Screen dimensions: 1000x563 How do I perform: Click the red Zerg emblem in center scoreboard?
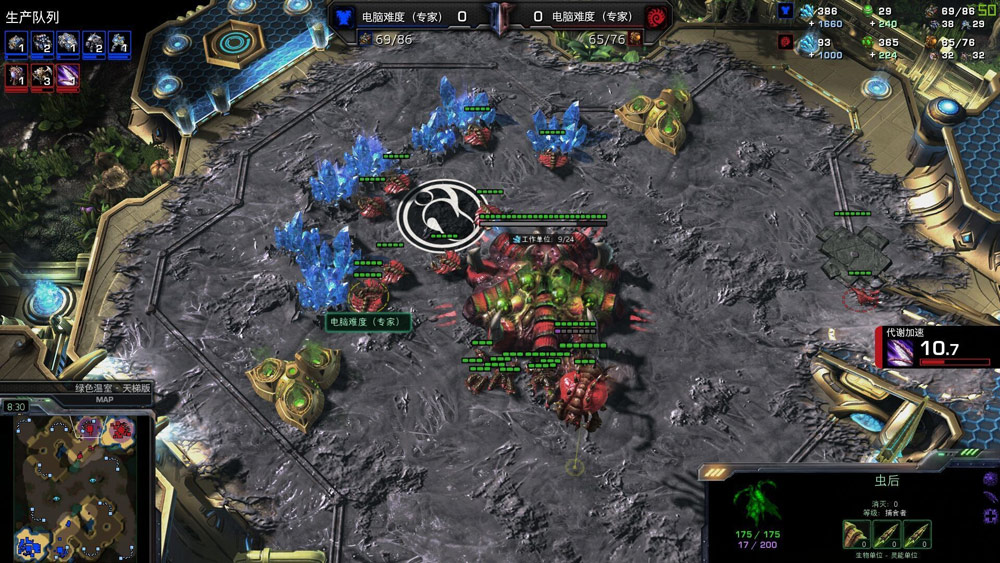point(655,17)
